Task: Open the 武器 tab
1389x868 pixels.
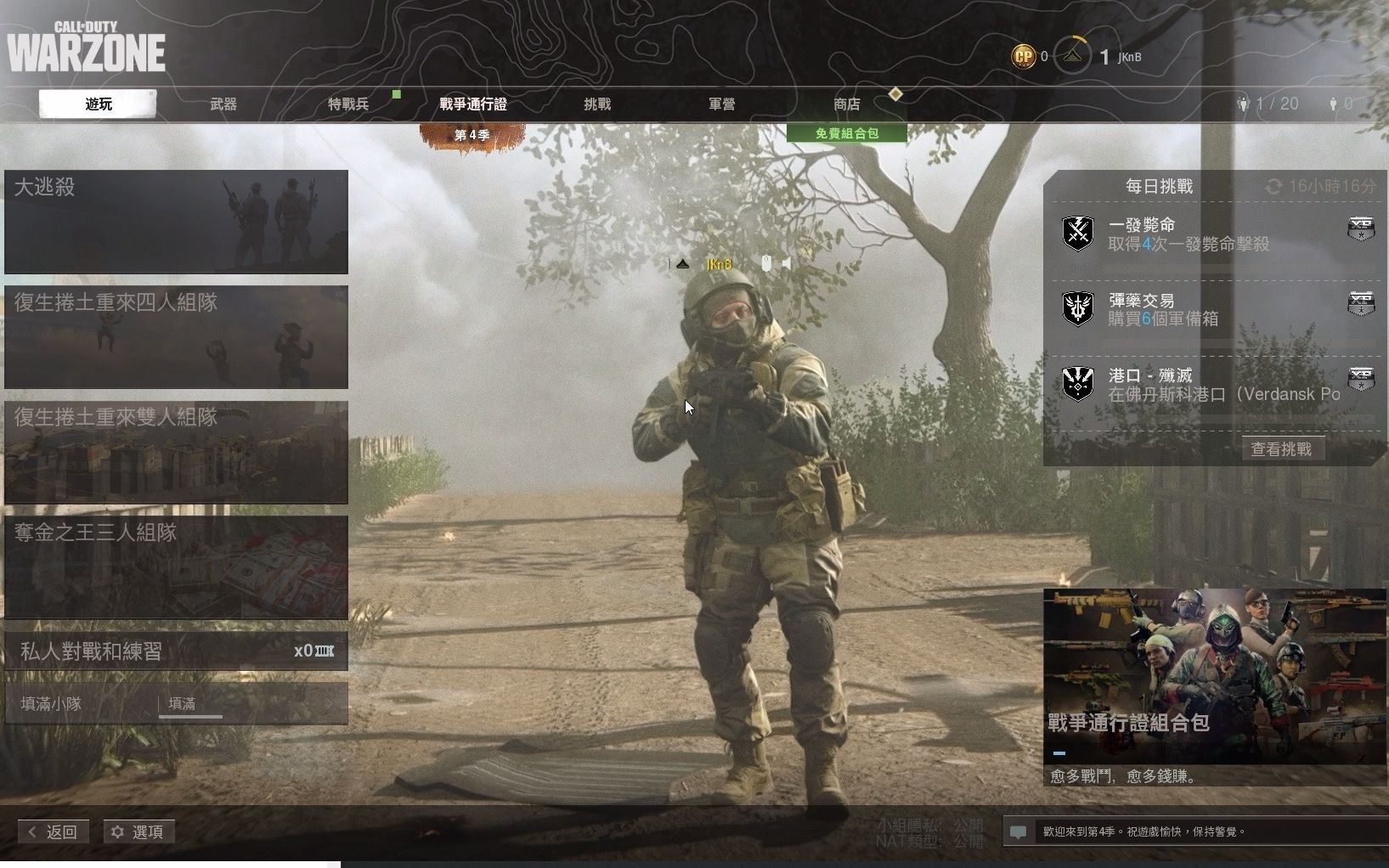Action: 223,104
